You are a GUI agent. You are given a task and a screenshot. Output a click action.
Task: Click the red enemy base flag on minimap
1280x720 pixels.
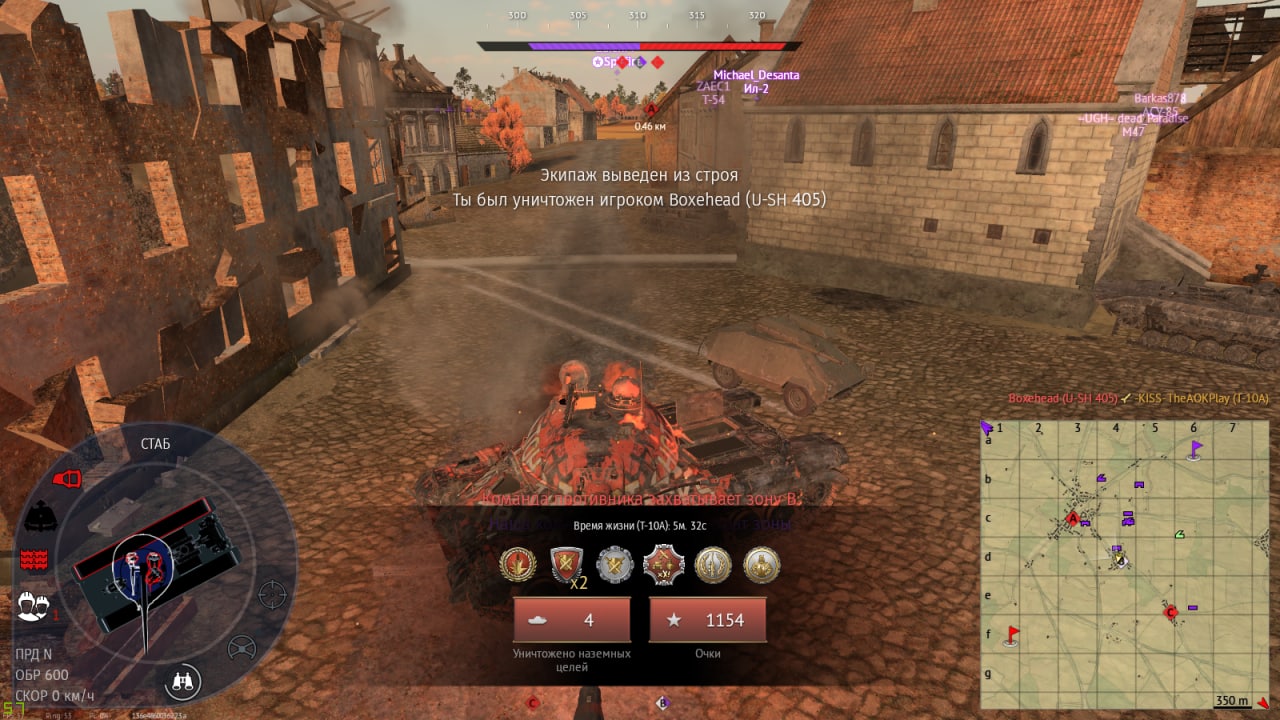[1012, 634]
